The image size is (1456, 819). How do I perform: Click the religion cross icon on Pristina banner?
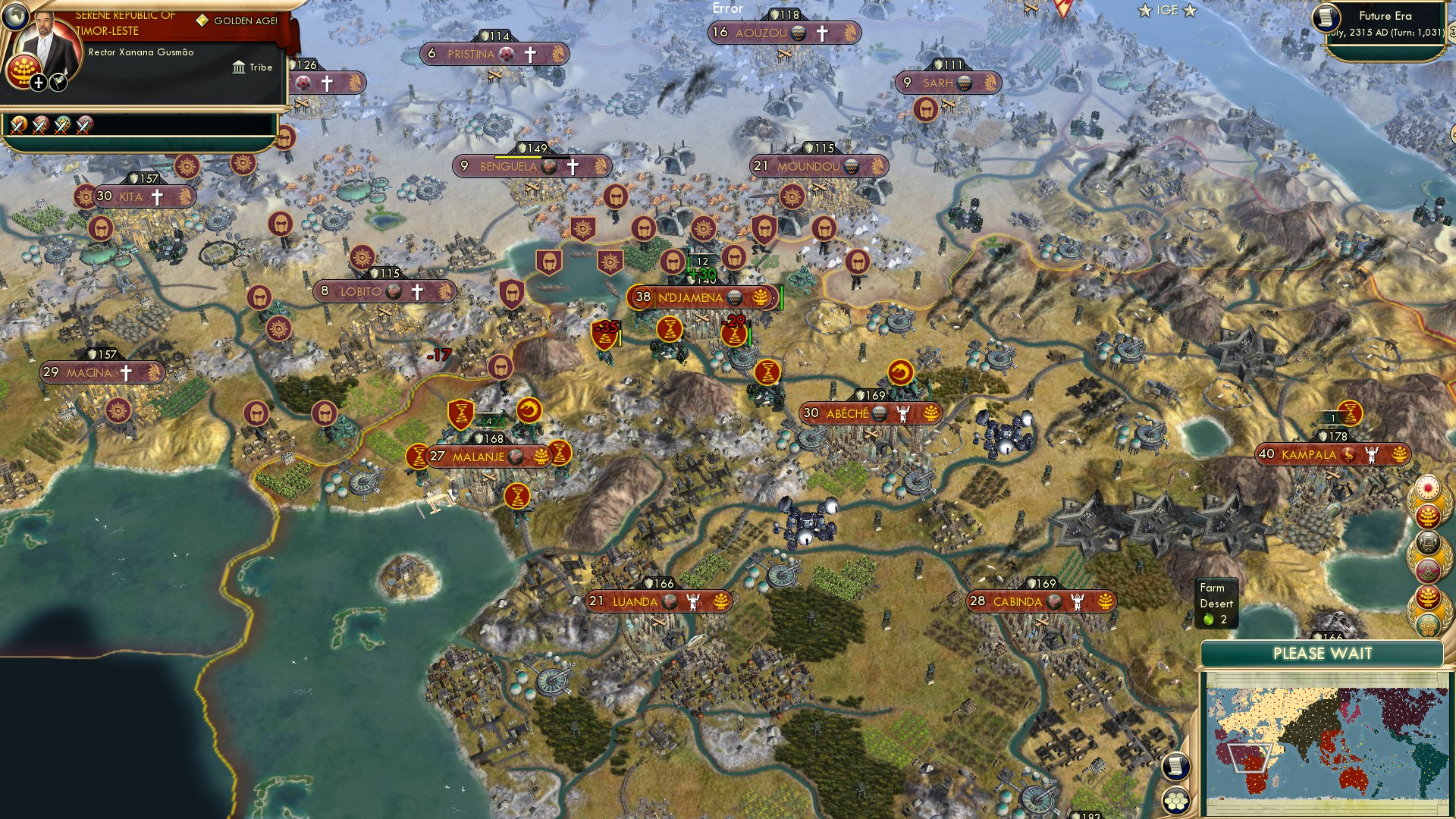[x=529, y=55]
